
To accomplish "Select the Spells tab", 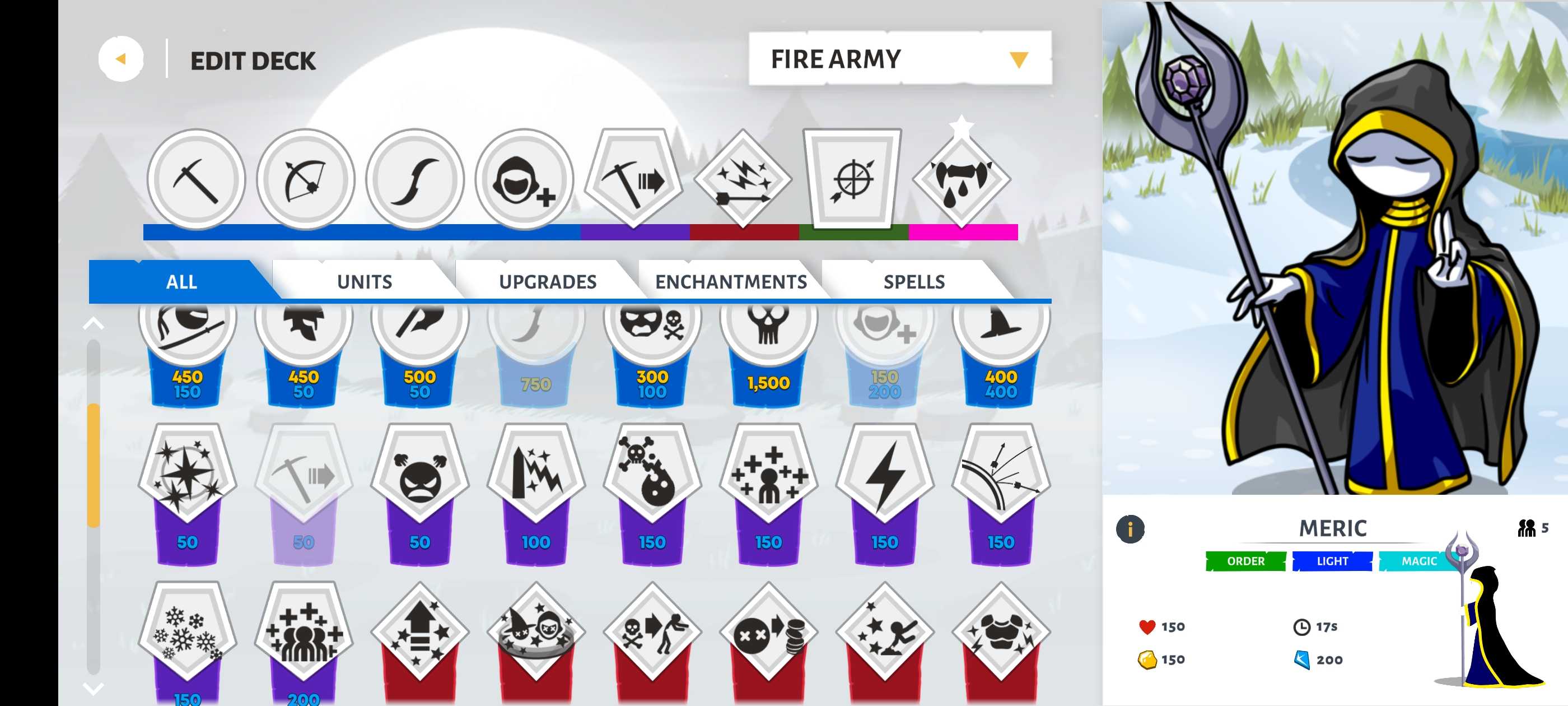I will 914,281.
